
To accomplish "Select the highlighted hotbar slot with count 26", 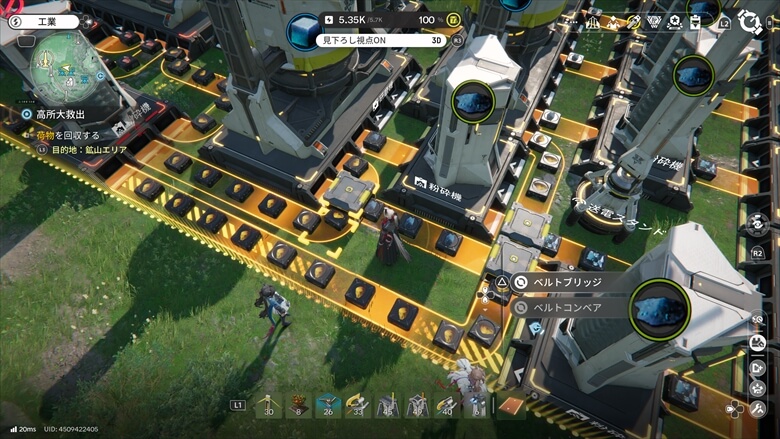I will coord(327,404).
